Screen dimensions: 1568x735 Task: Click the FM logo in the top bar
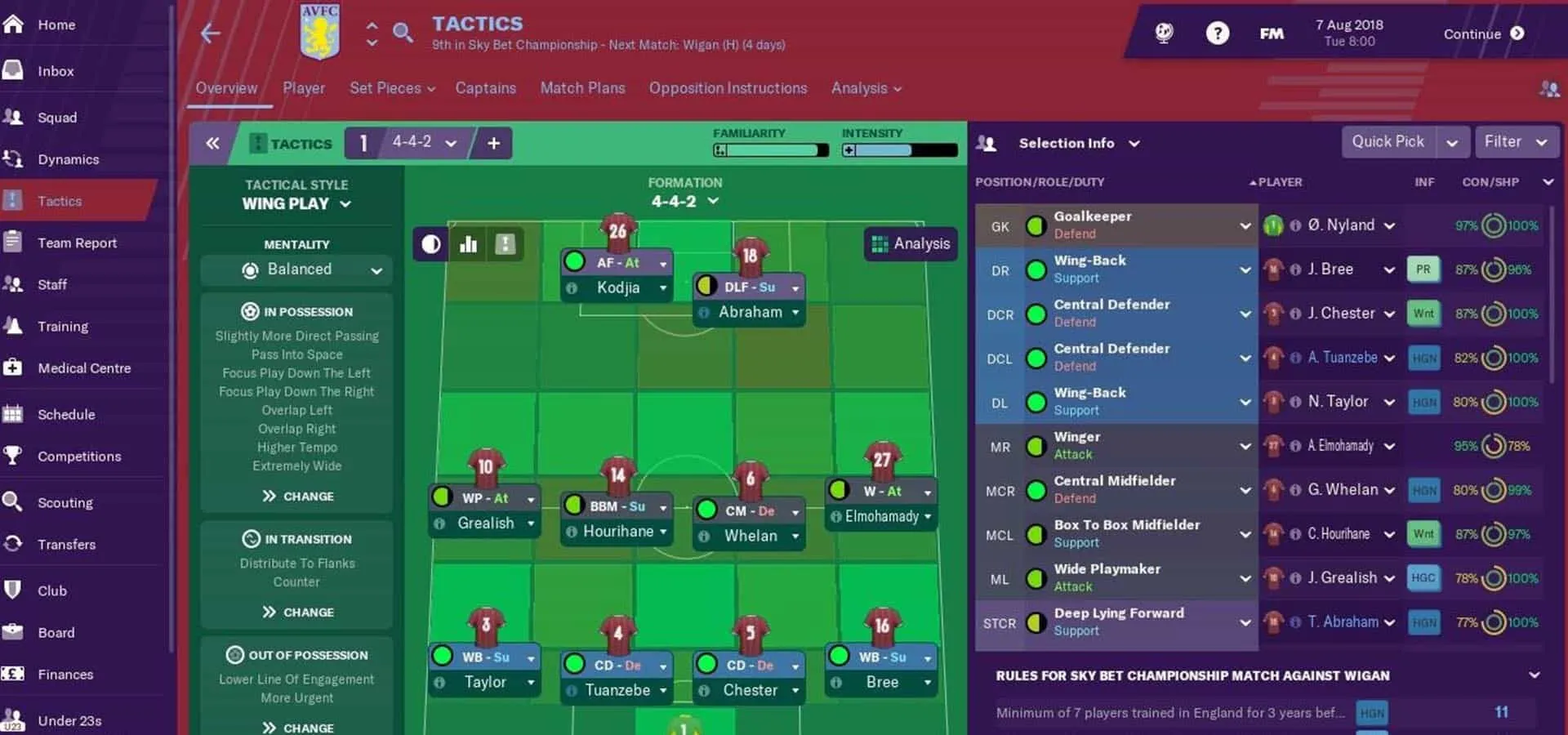point(1272,33)
